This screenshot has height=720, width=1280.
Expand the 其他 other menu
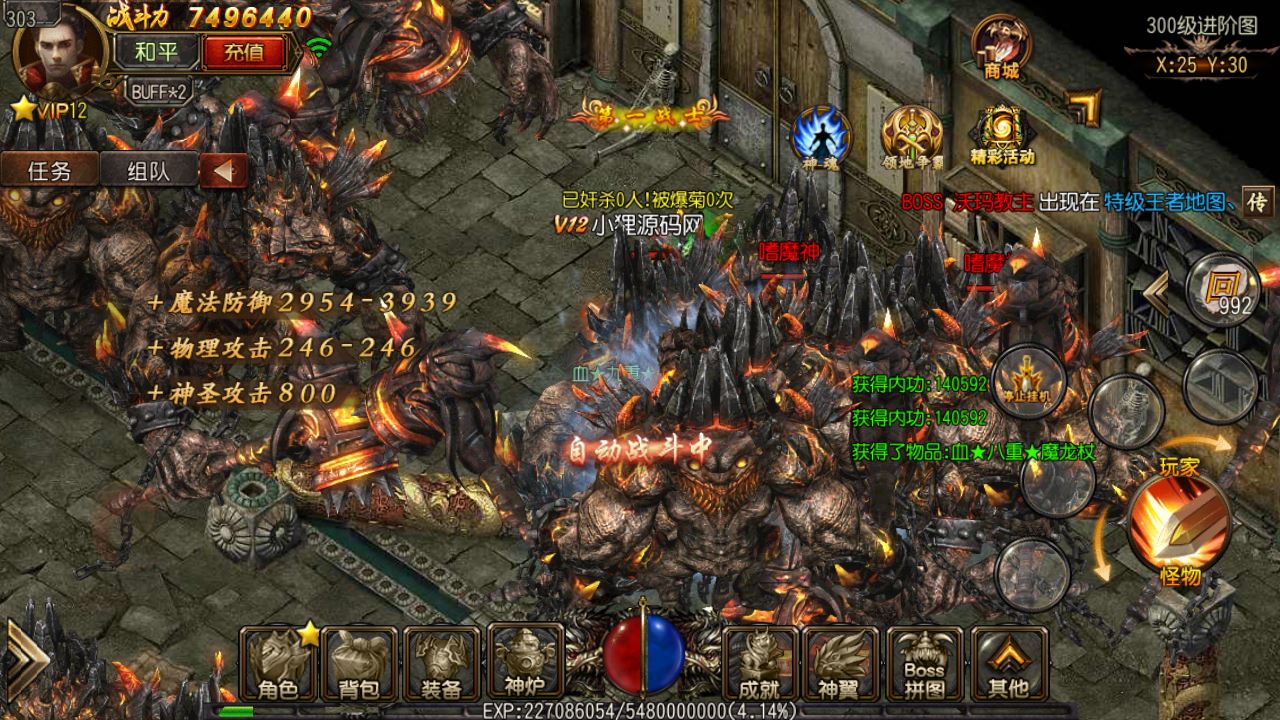coord(1008,664)
